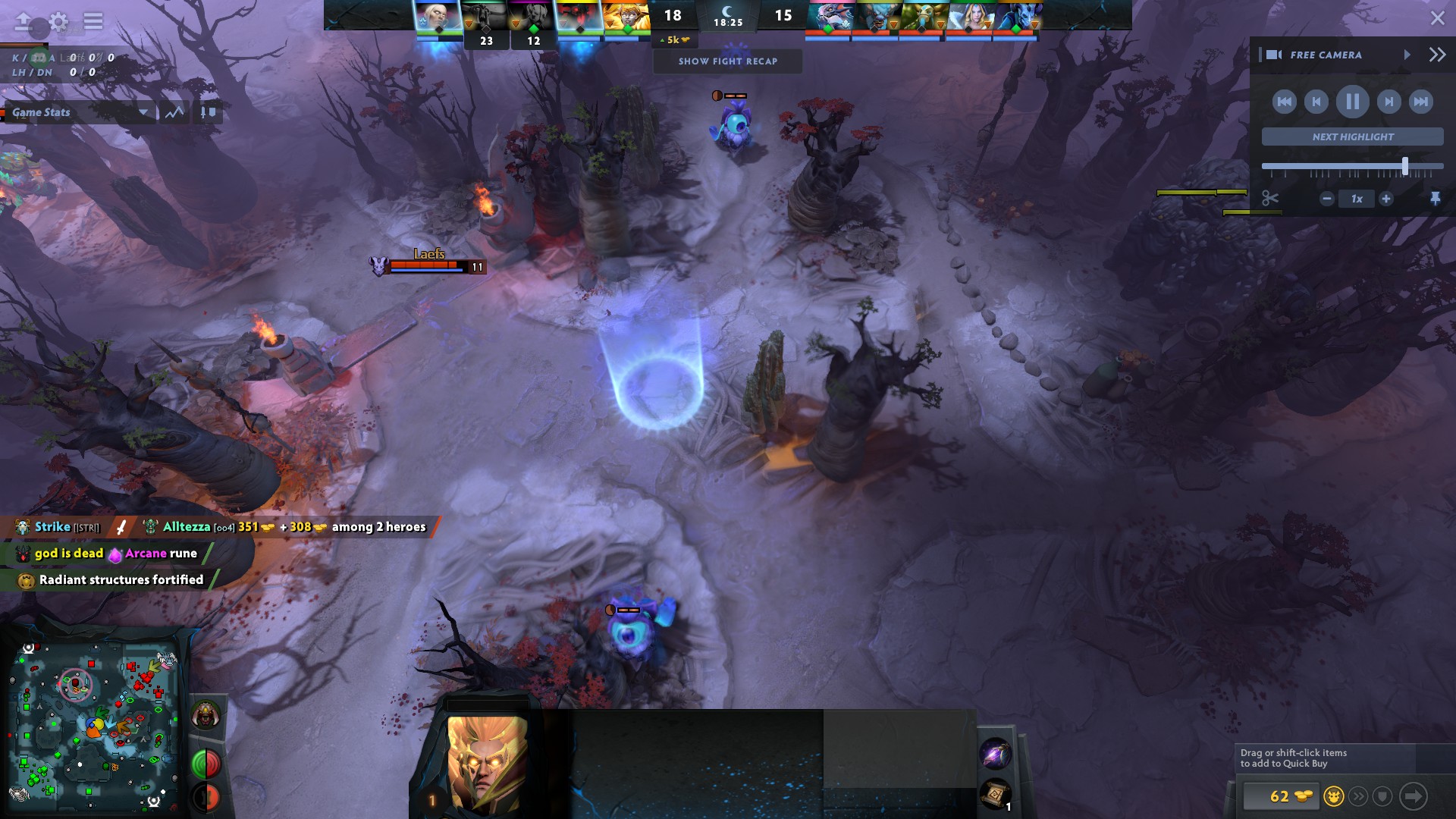Open the Game Stats dropdown
1456x819 pixels.
(80, 113)
